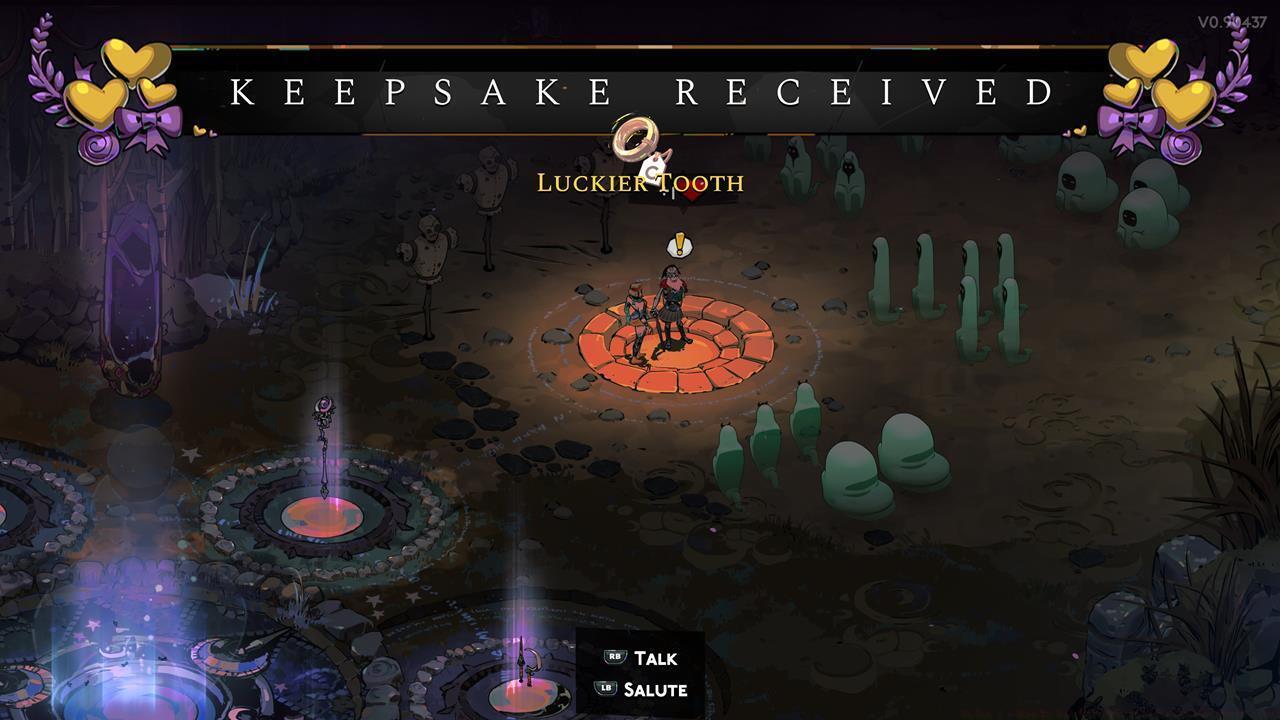Click the Keepsake Received banner title
Image resolution: width=1280 pixels, height=720 pixels.
pos(640,91)
